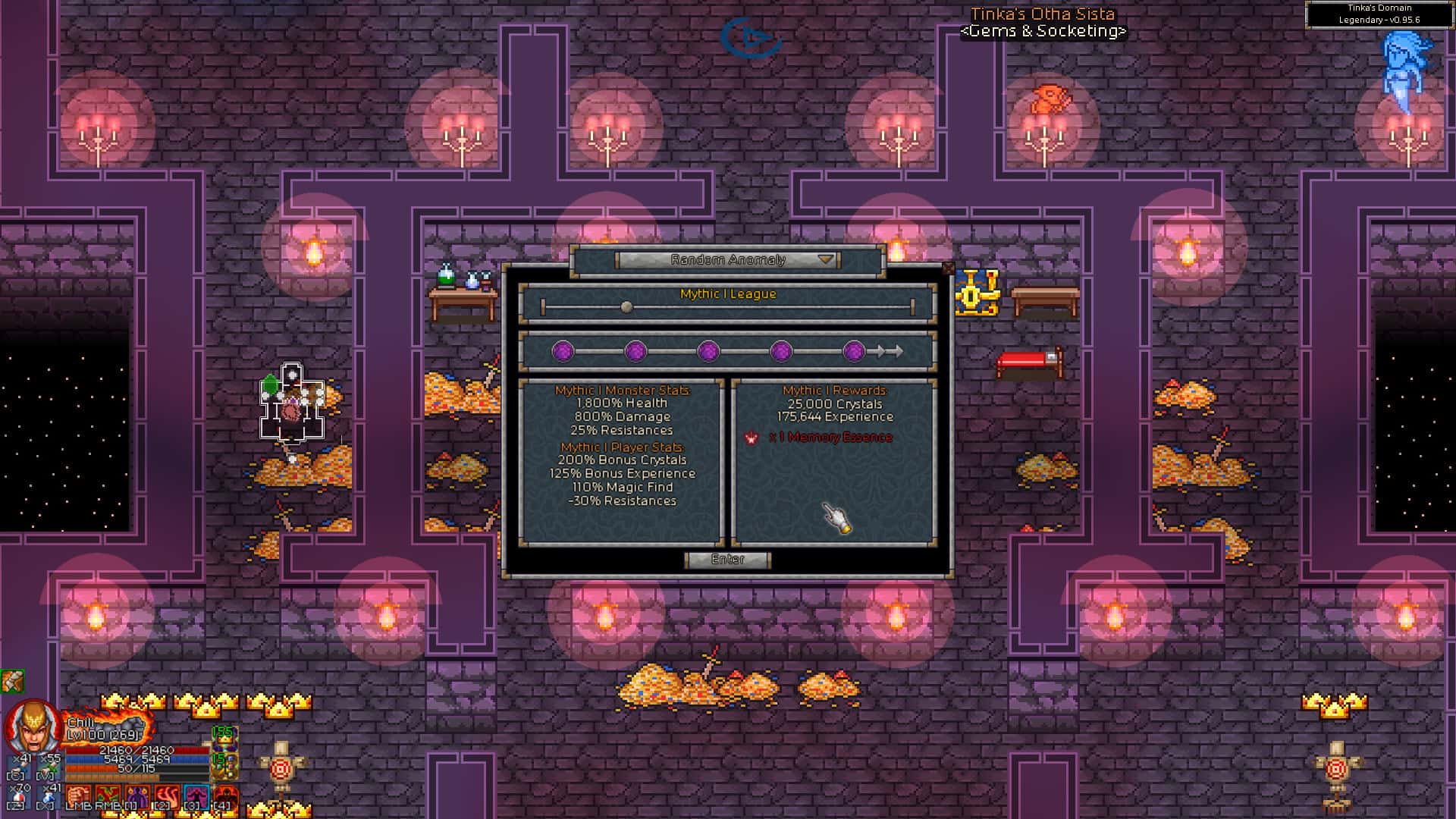
Task: Use the red health potion bound to Z
Action: [19, 796]
